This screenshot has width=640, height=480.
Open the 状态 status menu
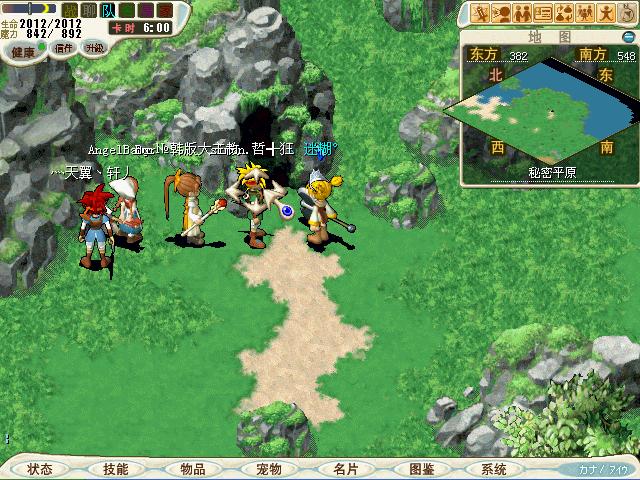pyautogui.click(x=41, y=469)
